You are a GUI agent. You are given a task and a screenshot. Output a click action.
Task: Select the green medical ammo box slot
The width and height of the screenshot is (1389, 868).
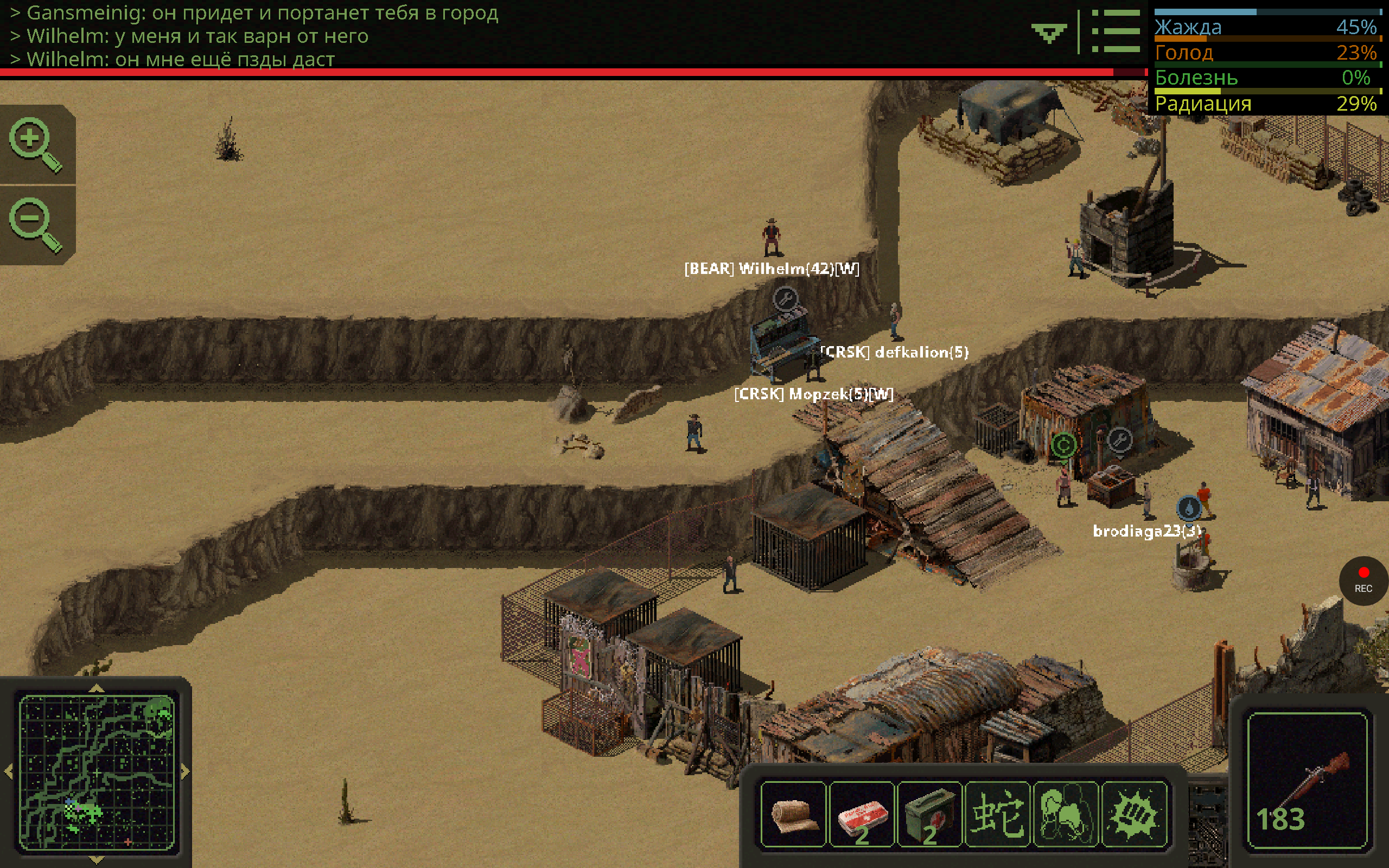pos(929,815)
